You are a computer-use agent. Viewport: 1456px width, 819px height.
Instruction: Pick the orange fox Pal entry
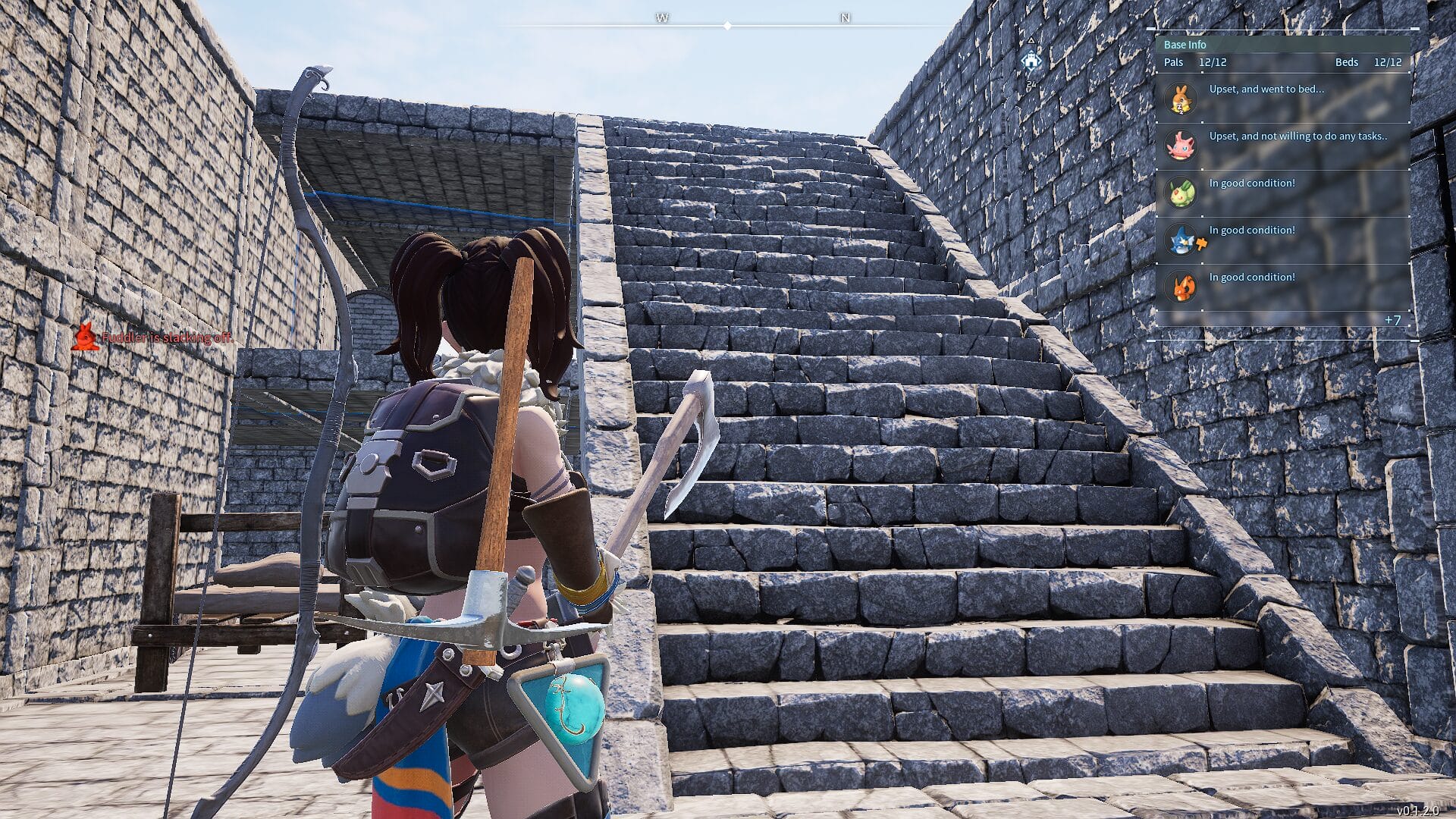coord(1282,287)
